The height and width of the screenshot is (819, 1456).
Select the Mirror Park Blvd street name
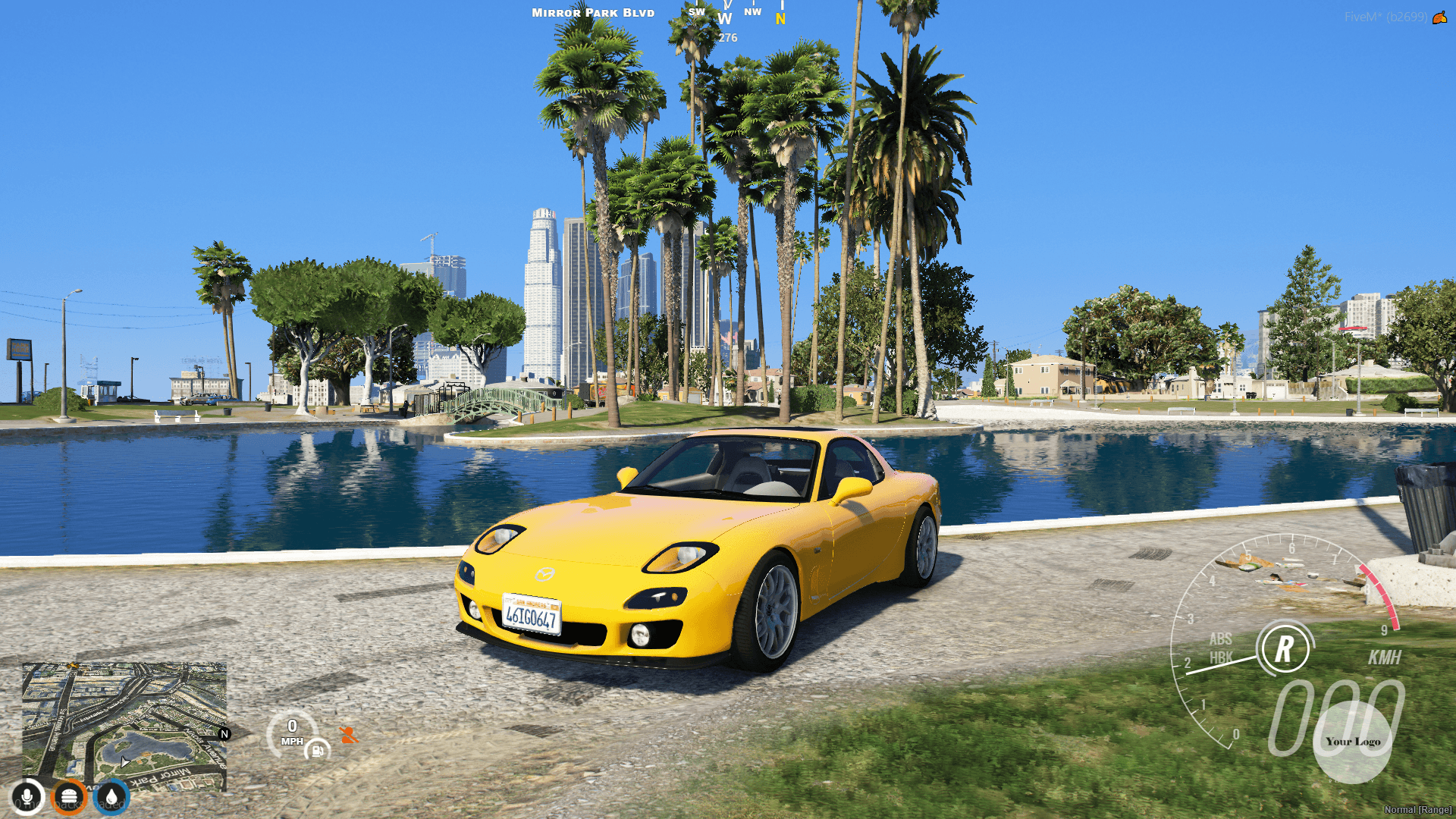592,12
